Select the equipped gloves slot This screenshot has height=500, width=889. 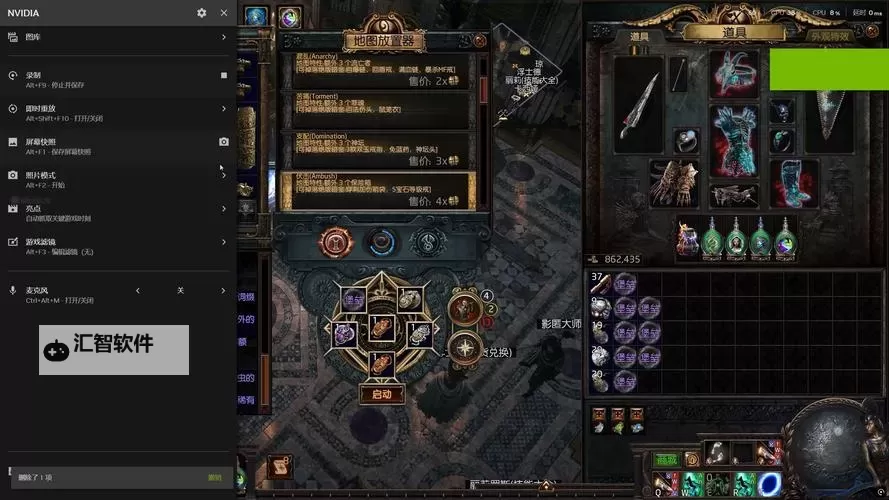(673, 183)
